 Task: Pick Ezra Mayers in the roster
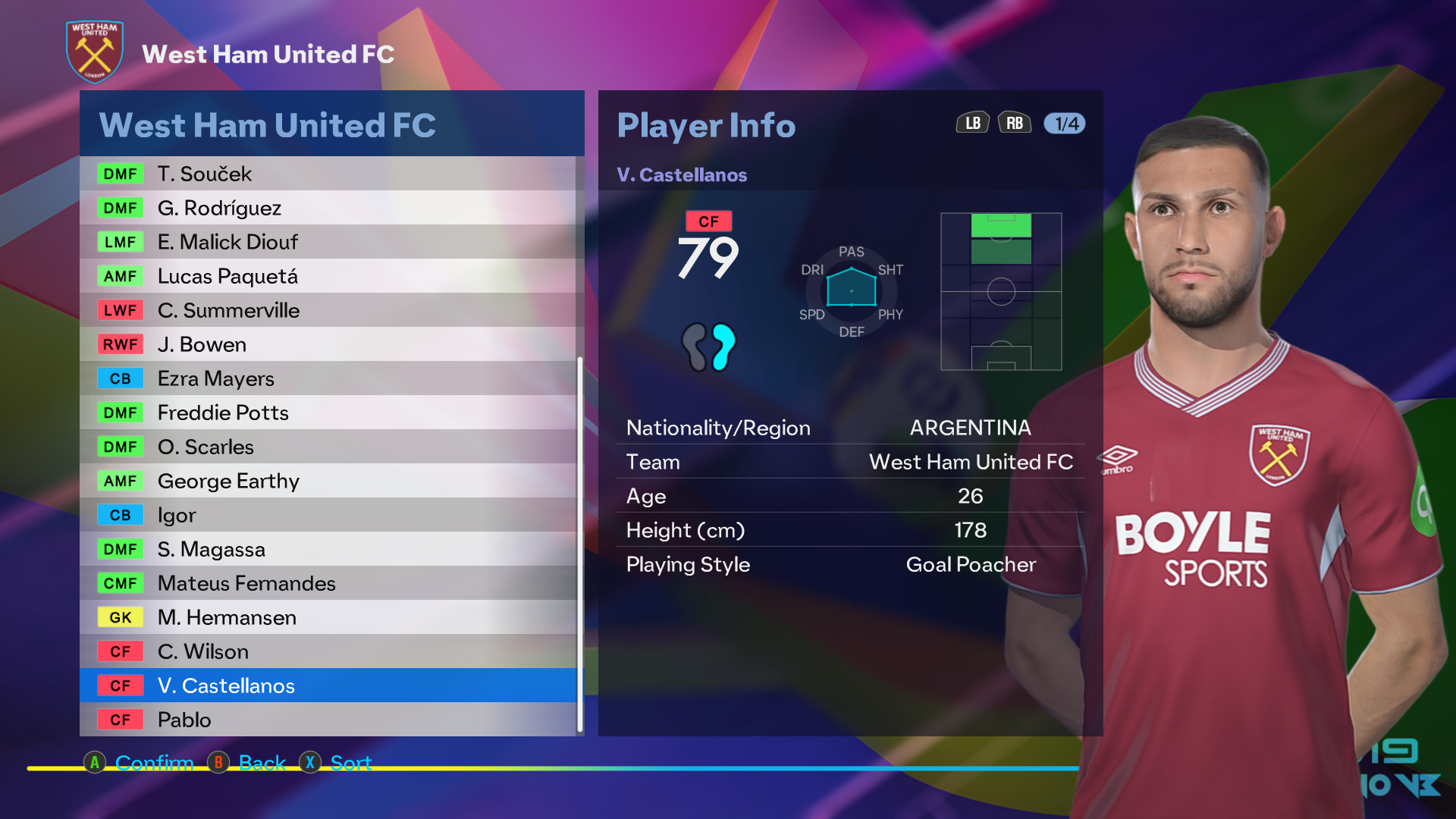(328, 378)
